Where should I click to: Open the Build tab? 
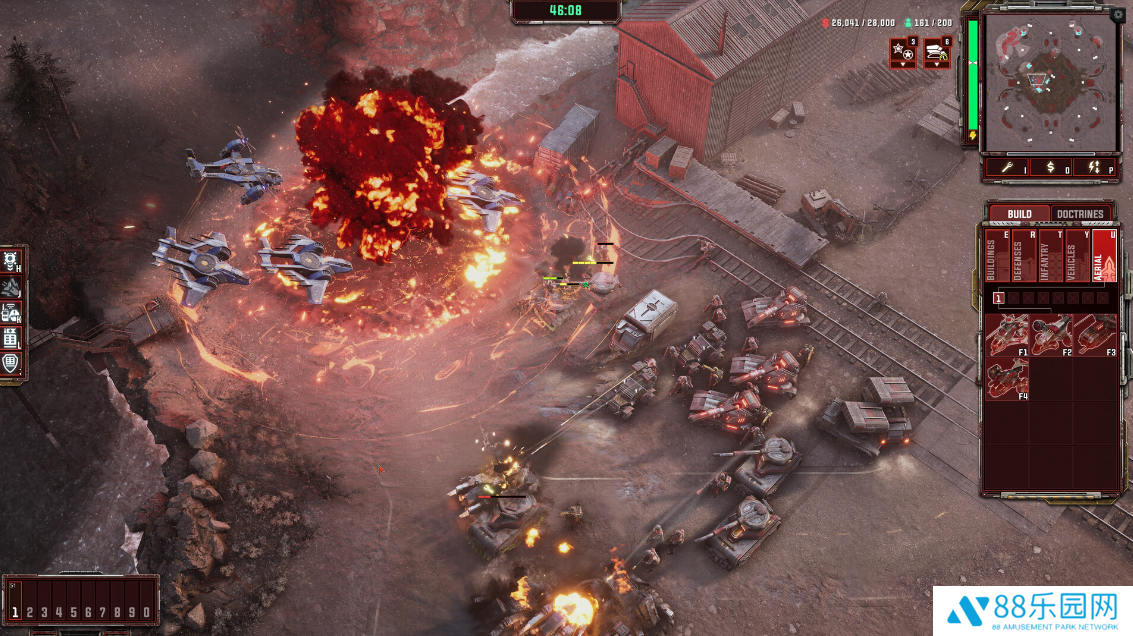1019,214
